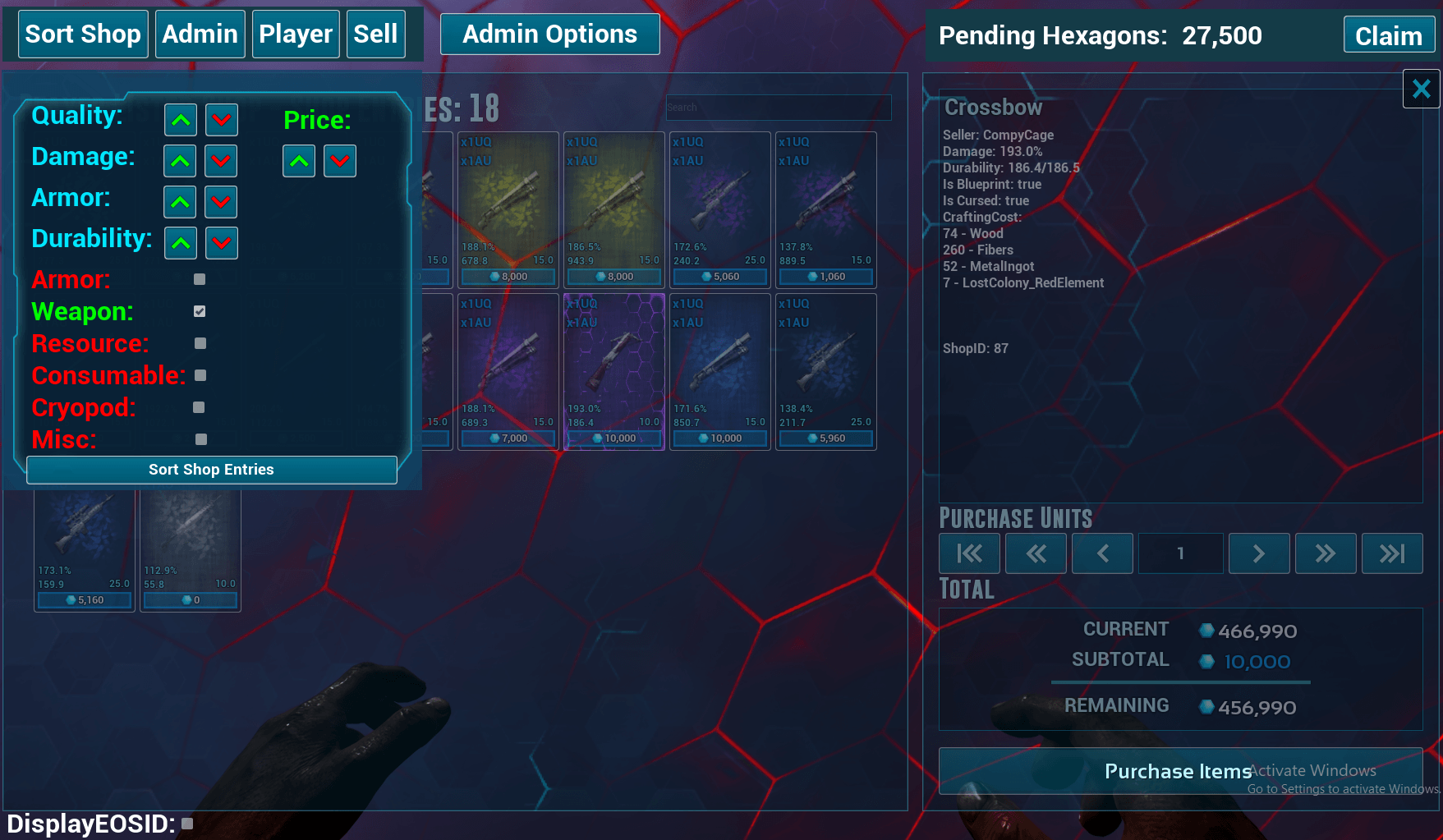The height and width of the screenshot is (840, 1443).
Task: Sort Price ascending with green arrow
Action: pos(299,161)
